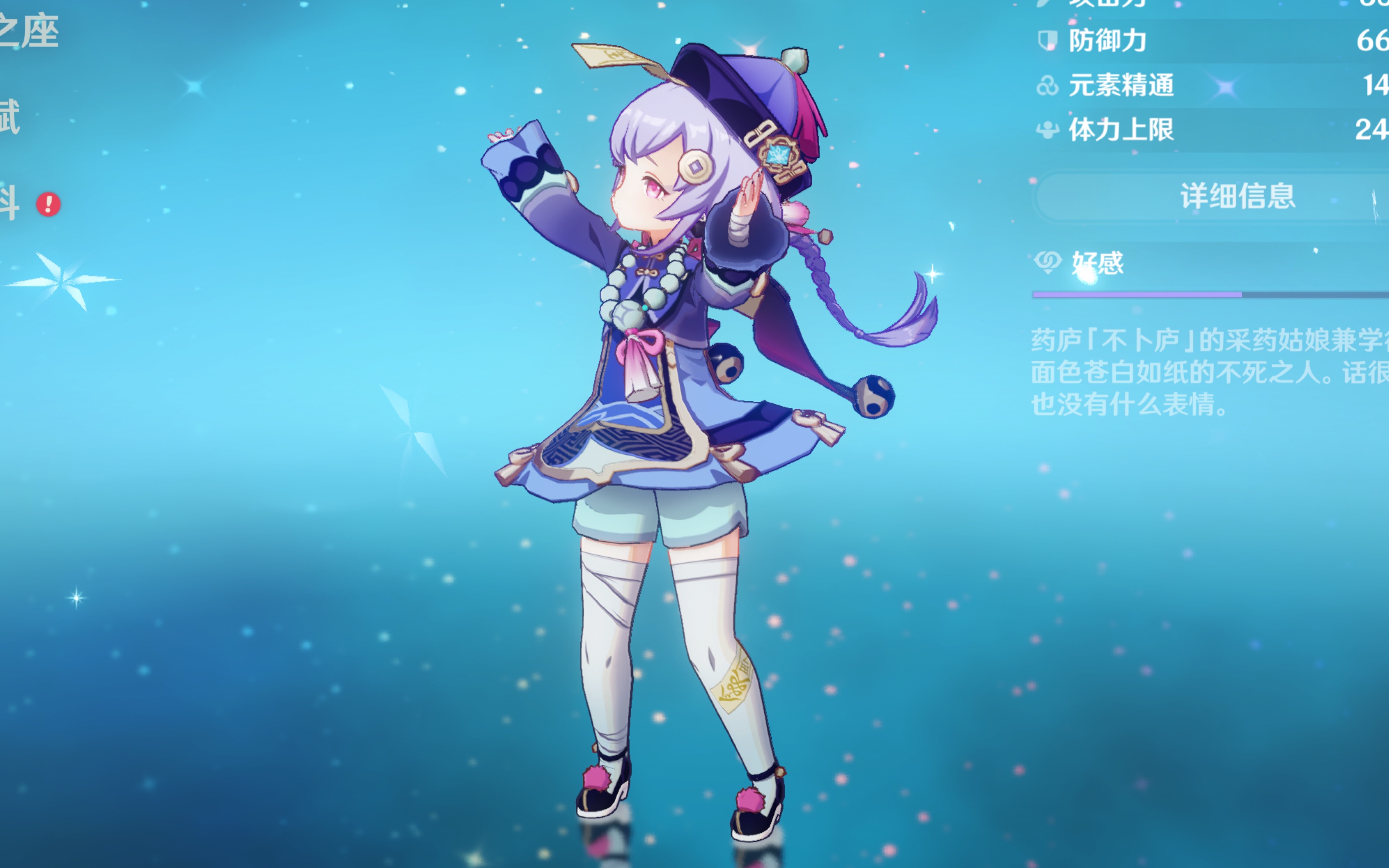Click the 元素精通 elemental mastery icon
This screenshot has width=1389, height=868.
point(1047,86)
